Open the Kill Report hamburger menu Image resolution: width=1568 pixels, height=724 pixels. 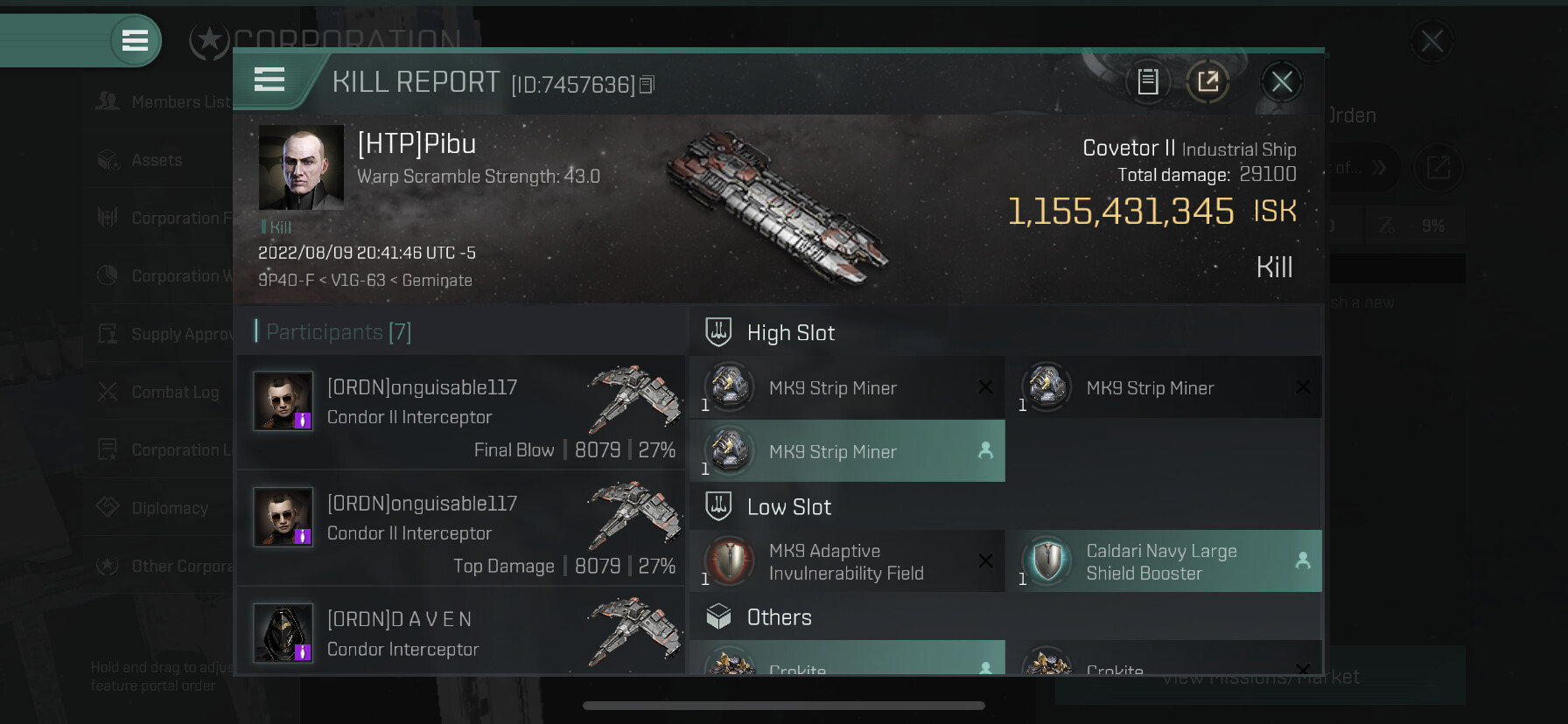click(x=269, y=80)
